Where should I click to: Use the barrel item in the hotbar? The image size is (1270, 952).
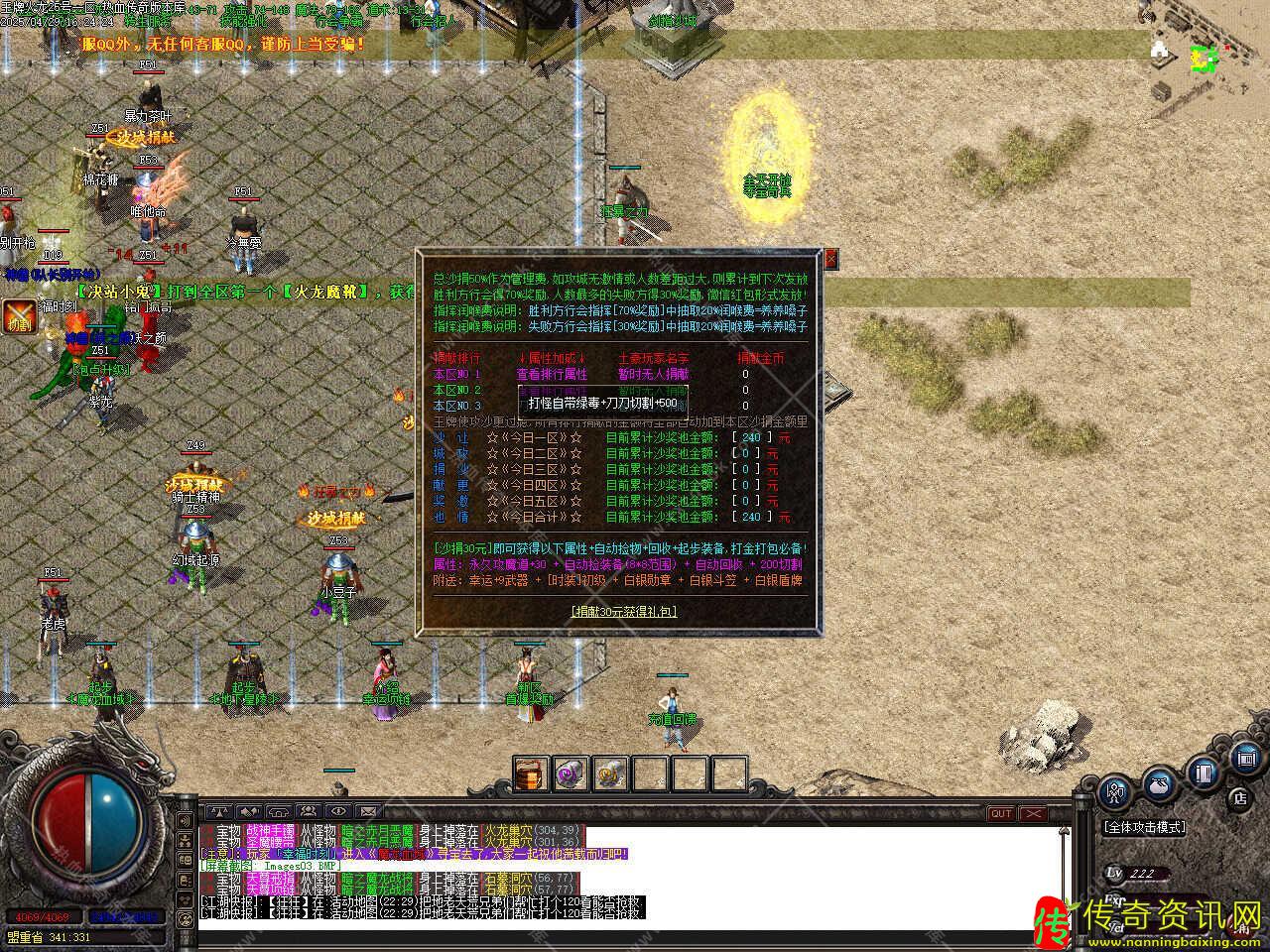[x=531, y=773]
